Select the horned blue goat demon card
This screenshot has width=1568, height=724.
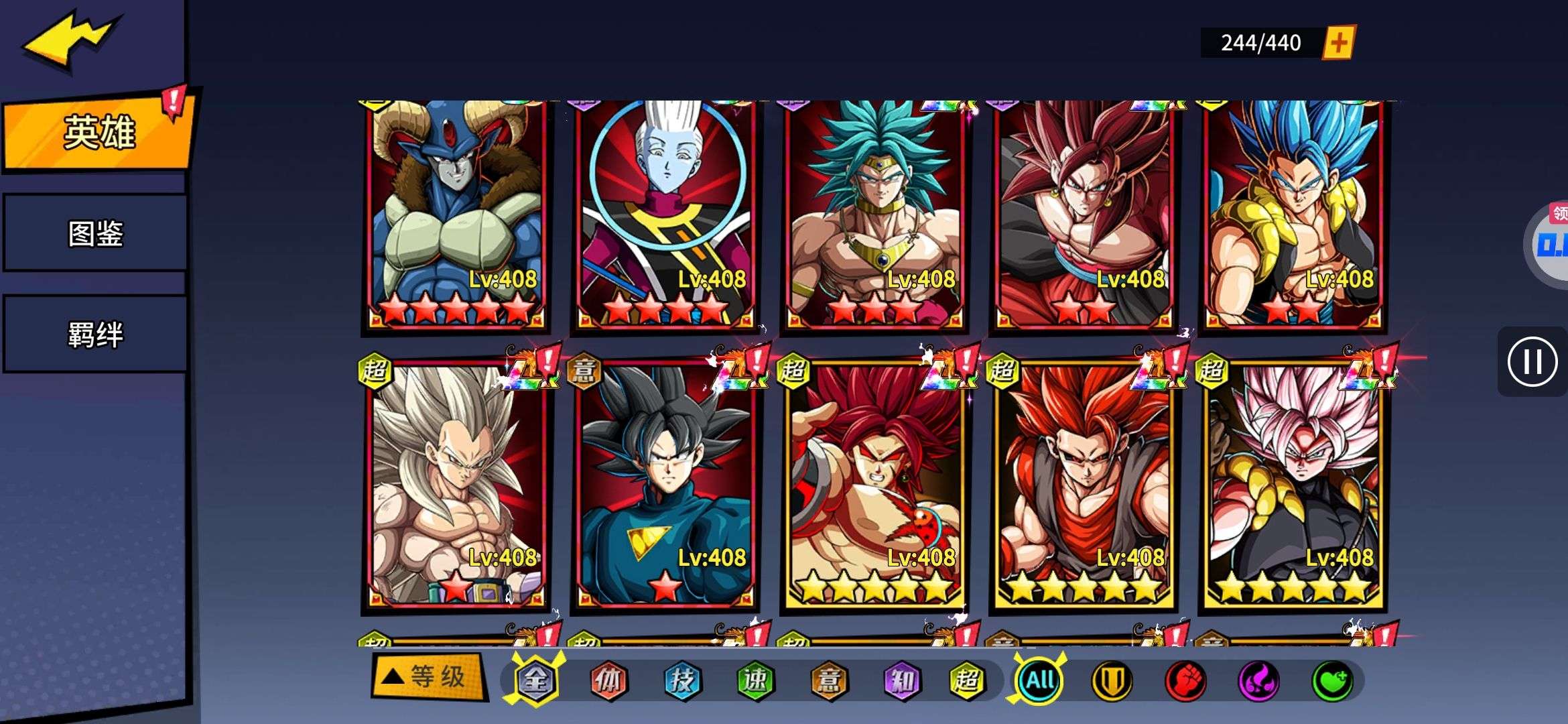point(457,215)
